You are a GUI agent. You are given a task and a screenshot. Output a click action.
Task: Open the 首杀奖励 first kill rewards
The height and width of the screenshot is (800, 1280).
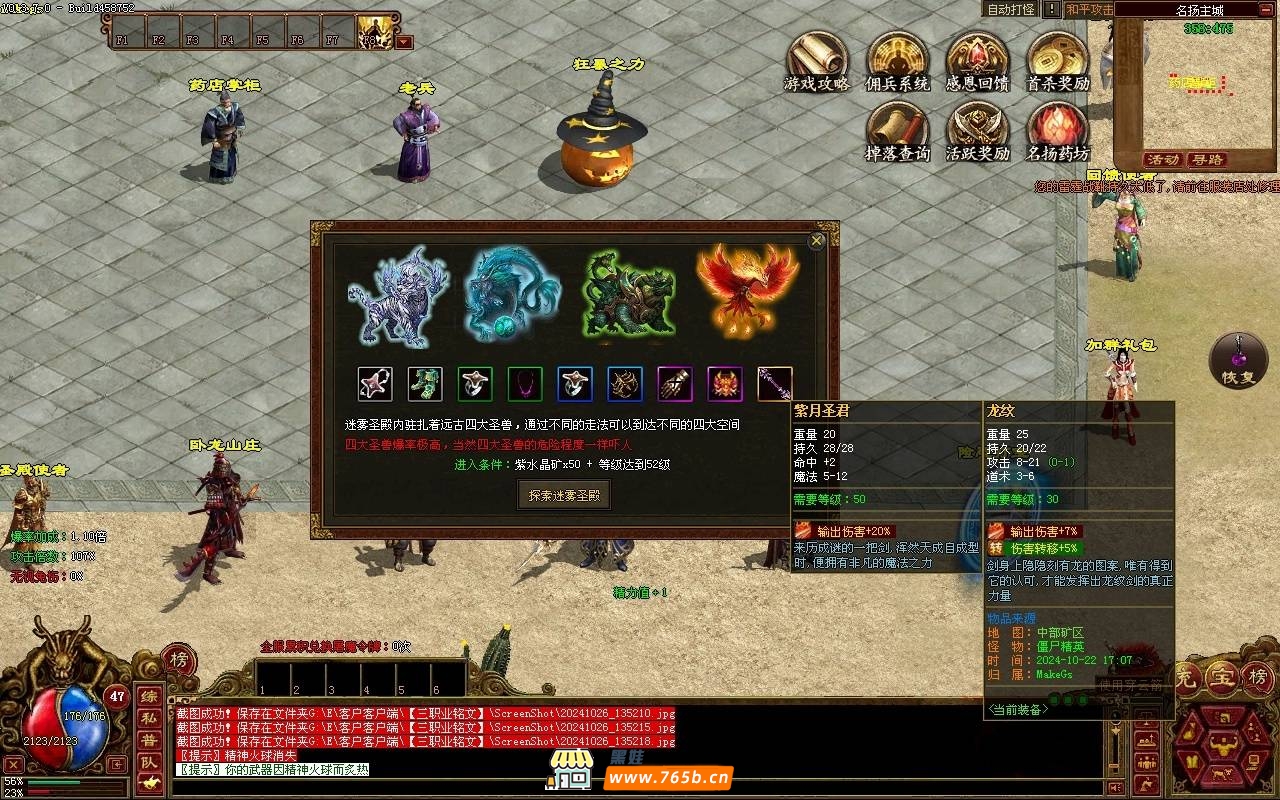[x=1057, y=58]
